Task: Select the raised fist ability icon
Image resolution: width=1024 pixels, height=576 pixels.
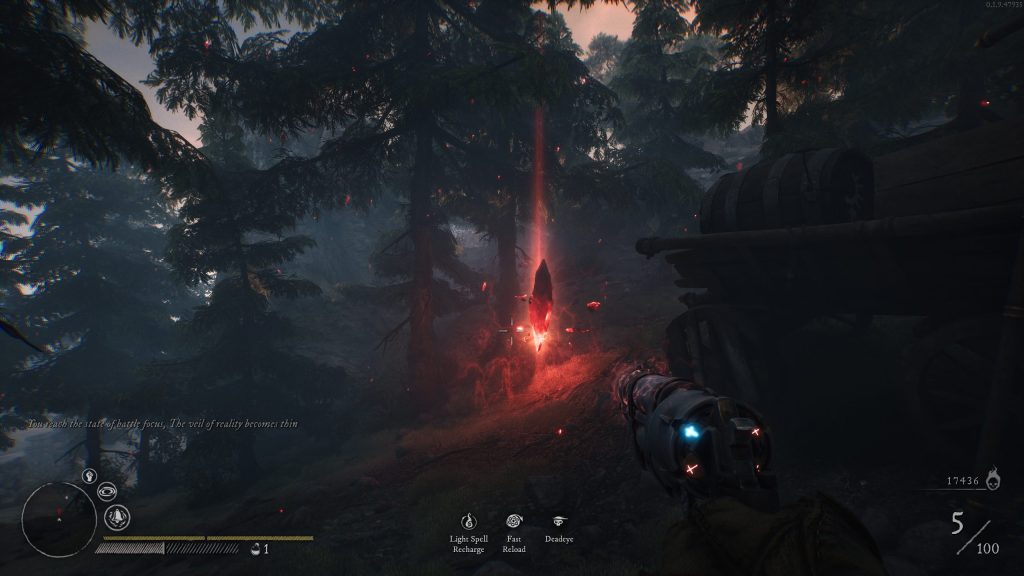Action: pyautogui.click(x=89, y=476)
